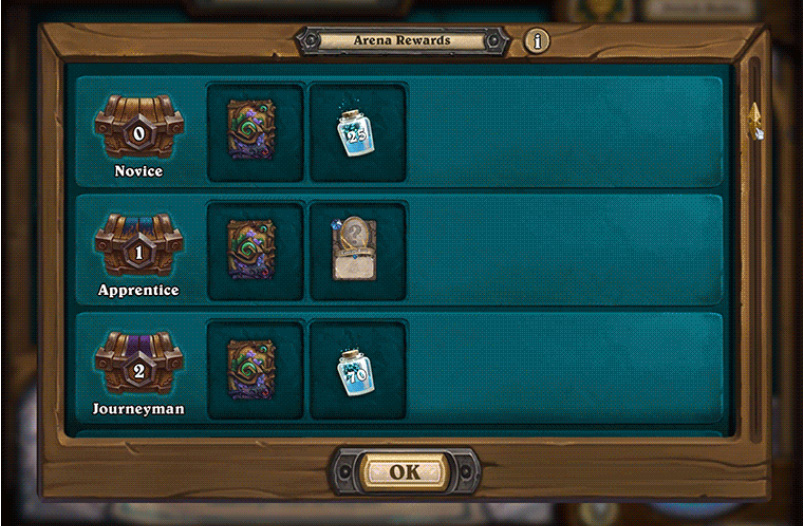Screen dimensions: 803x526
Task: Inspect the dust jar reward for Novice
Action: click(358, 132)
